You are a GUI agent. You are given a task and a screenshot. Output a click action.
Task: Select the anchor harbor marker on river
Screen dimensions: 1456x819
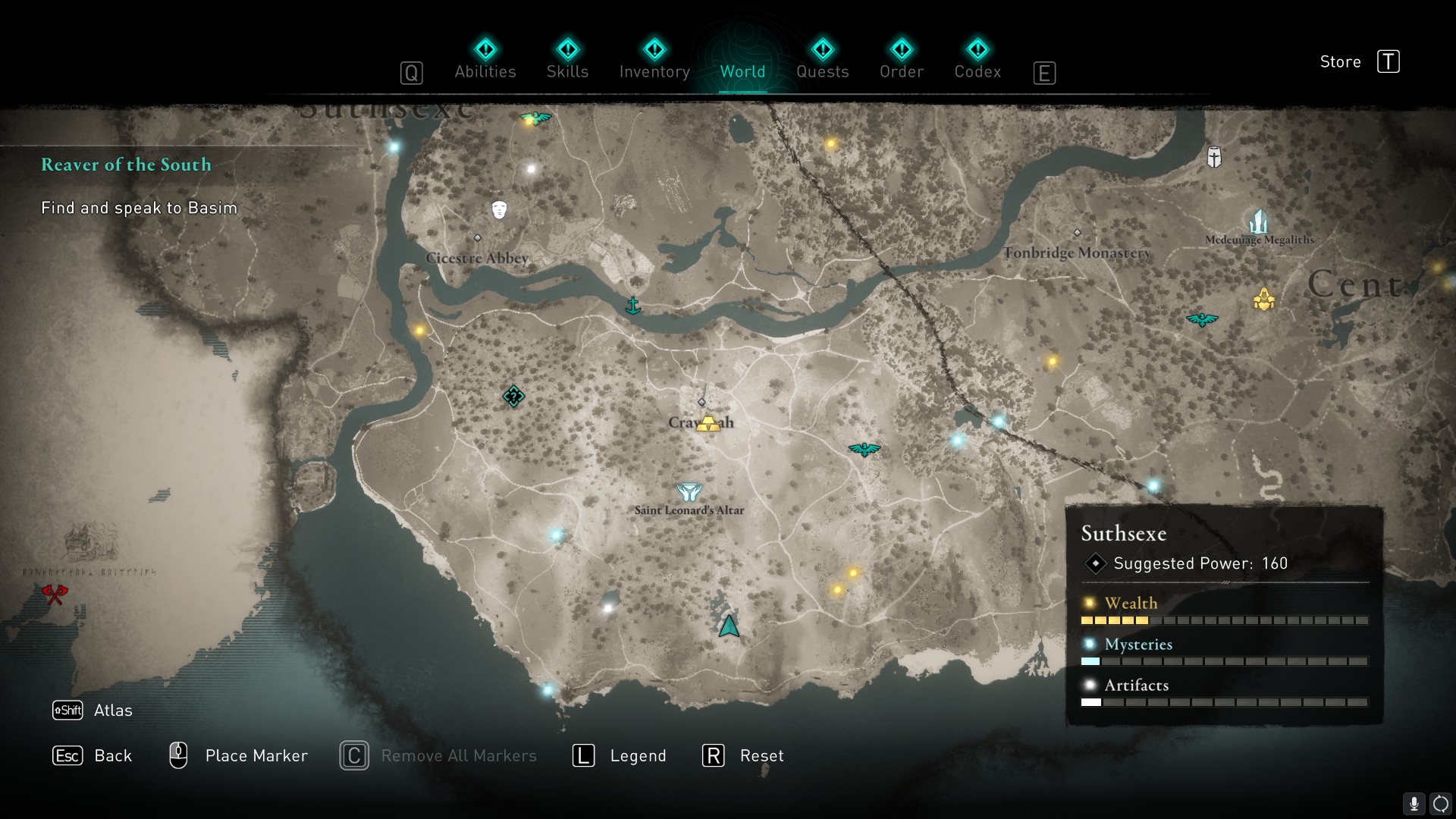(632, 306)
